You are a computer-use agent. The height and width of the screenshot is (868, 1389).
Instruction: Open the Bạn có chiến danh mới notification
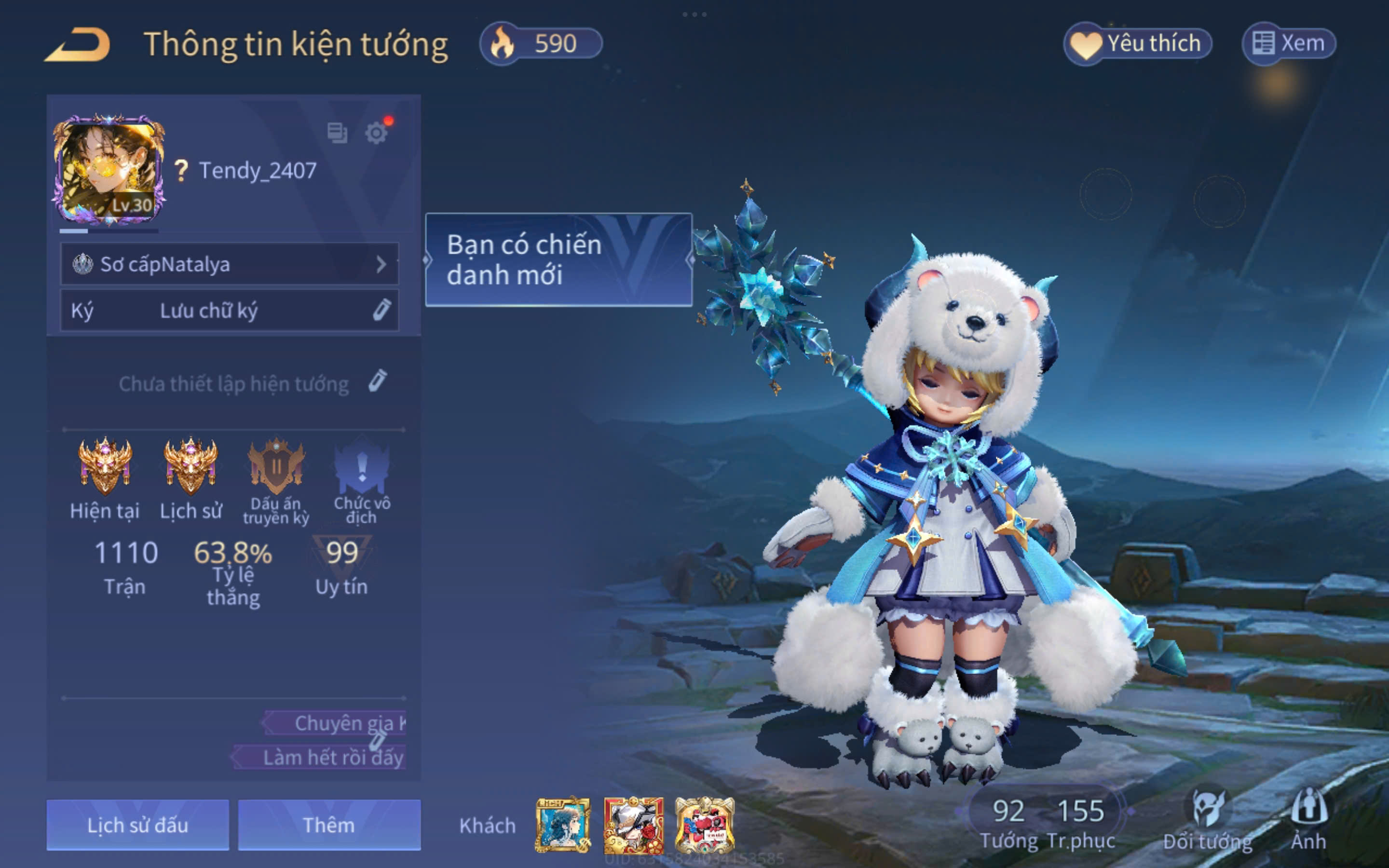(x=558, y=259)
